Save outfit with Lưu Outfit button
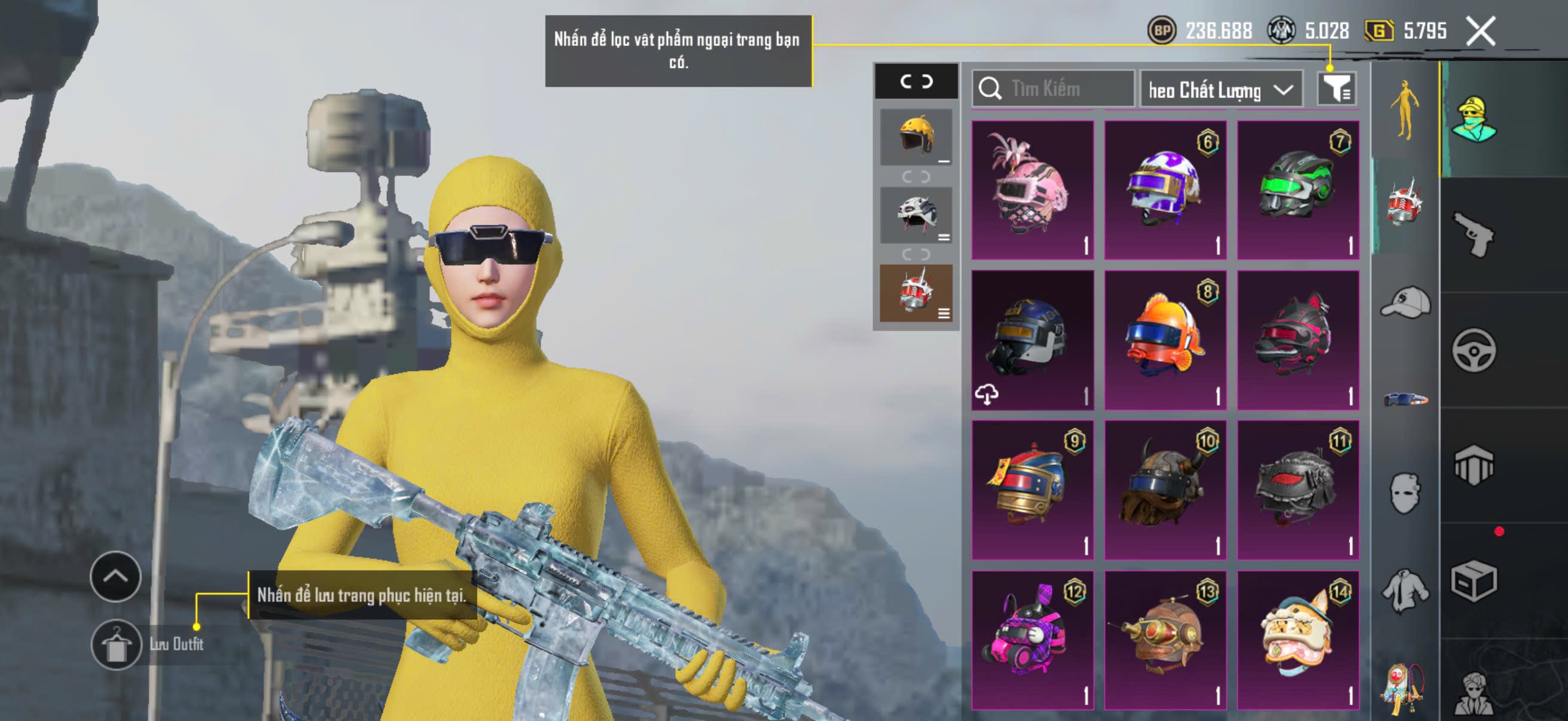This screenshot has height=721, width=1568. [116, 644]
